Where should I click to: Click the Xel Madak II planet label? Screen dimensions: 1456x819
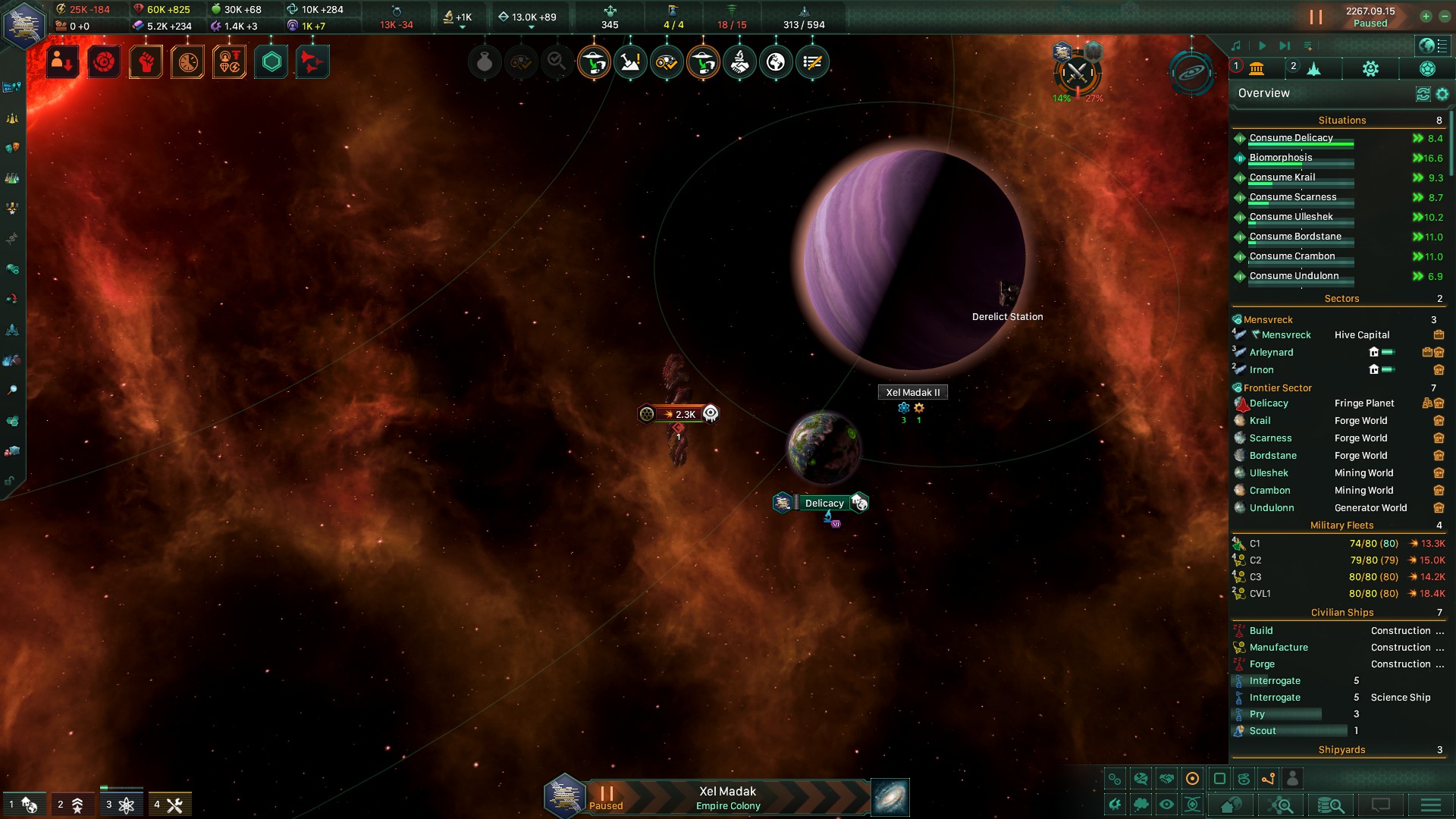(913, 392)
